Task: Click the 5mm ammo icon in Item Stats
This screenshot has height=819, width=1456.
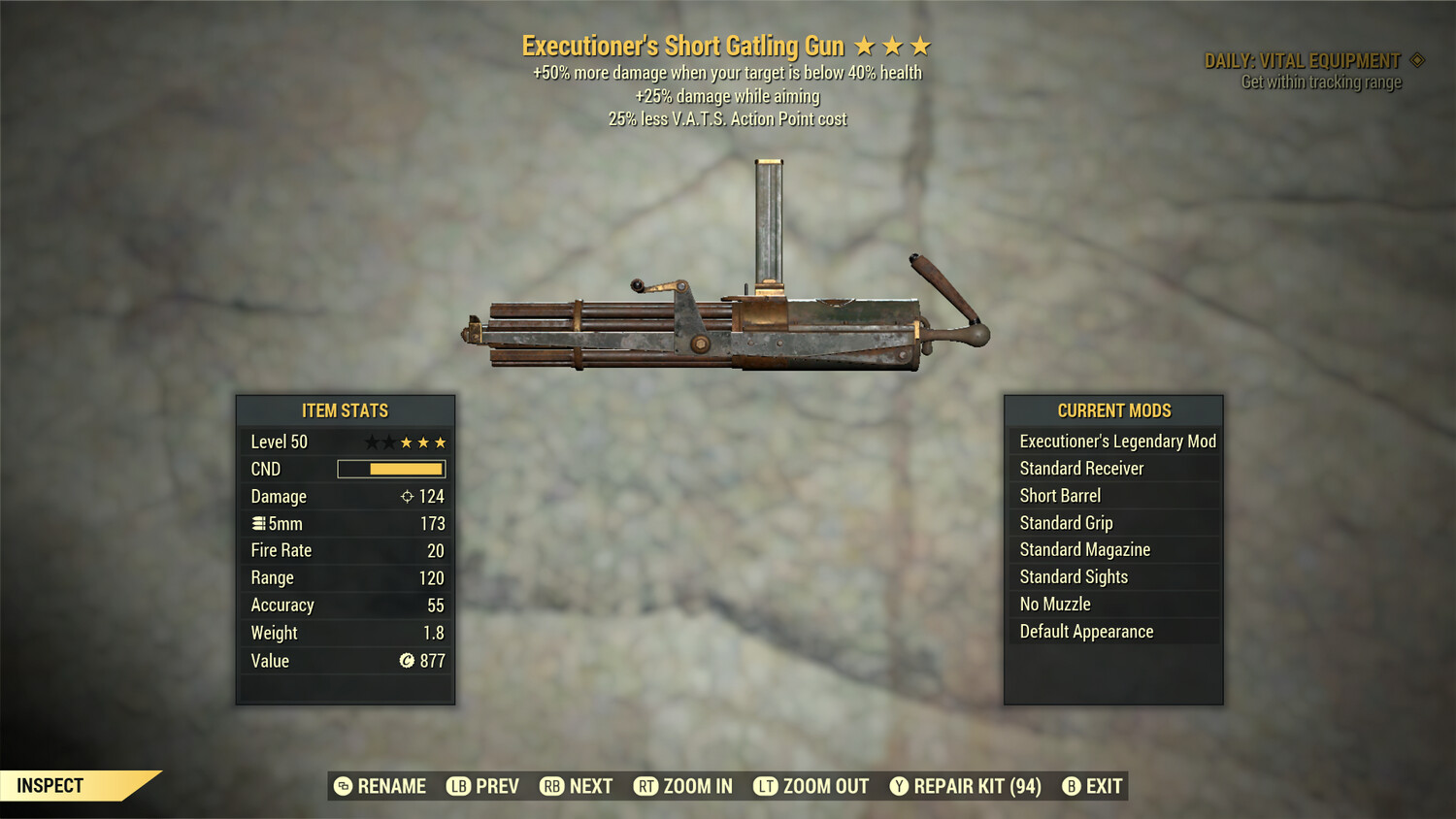Action: click(261, 523)
